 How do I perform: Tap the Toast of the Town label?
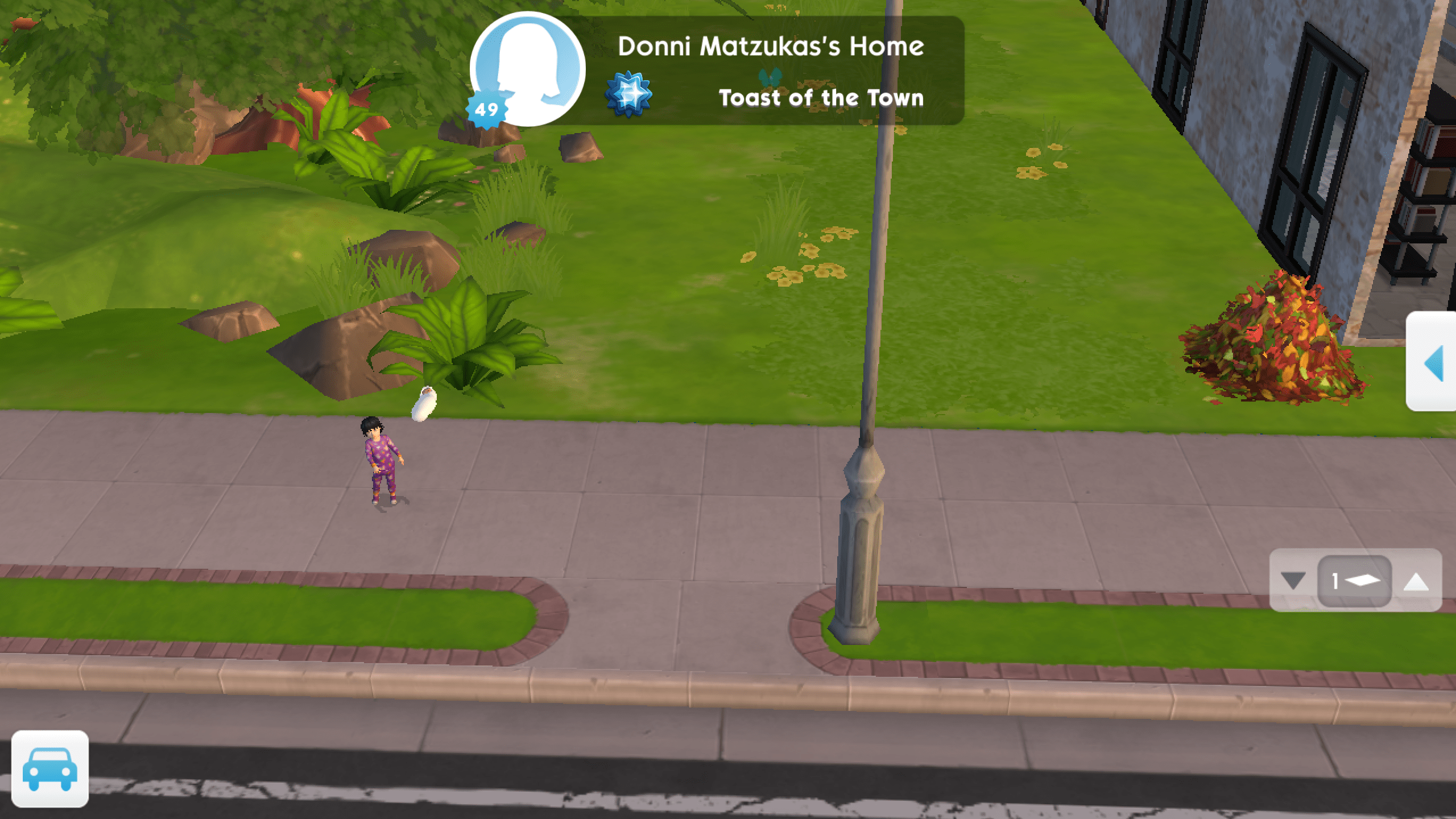(821, 98)
